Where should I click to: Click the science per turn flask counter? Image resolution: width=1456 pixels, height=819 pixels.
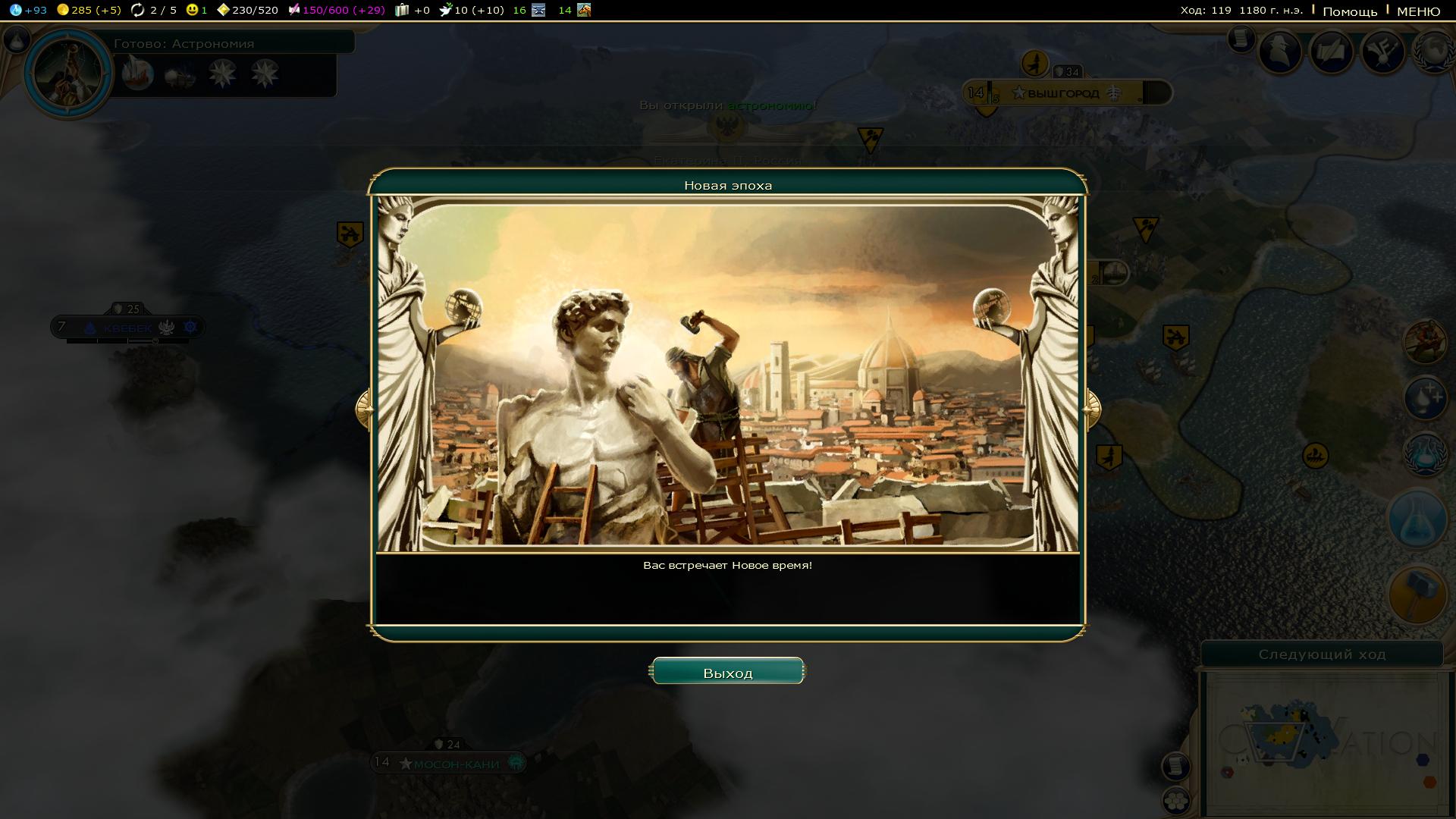(29, 10)
